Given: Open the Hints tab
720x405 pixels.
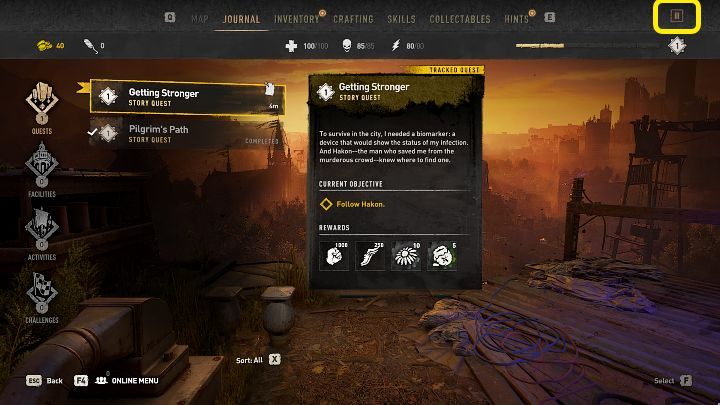Looking at the screenshot, I should 518,18.
